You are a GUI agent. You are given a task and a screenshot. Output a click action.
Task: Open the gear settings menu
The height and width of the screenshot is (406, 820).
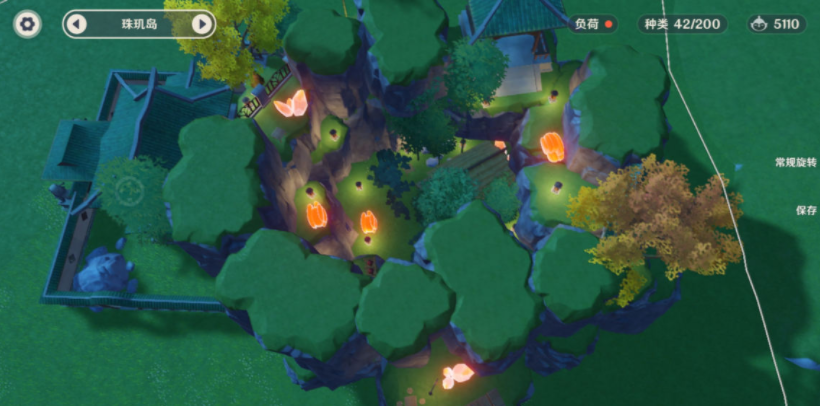pos(28,24)
